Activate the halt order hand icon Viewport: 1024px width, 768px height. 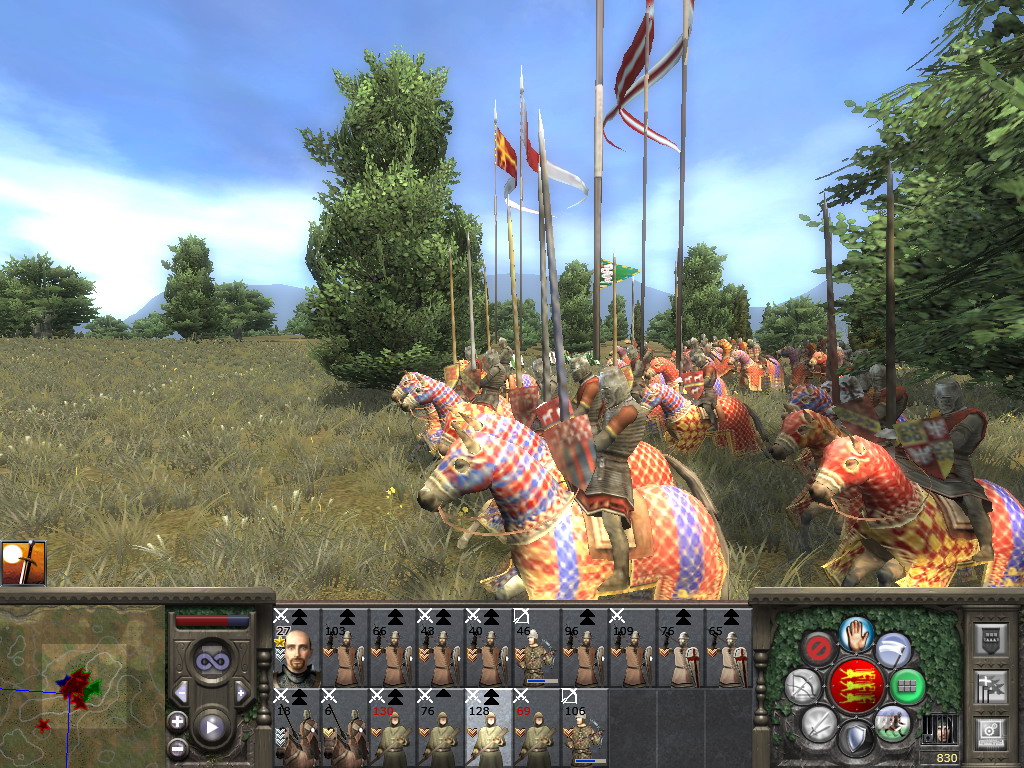click(856, 634)
